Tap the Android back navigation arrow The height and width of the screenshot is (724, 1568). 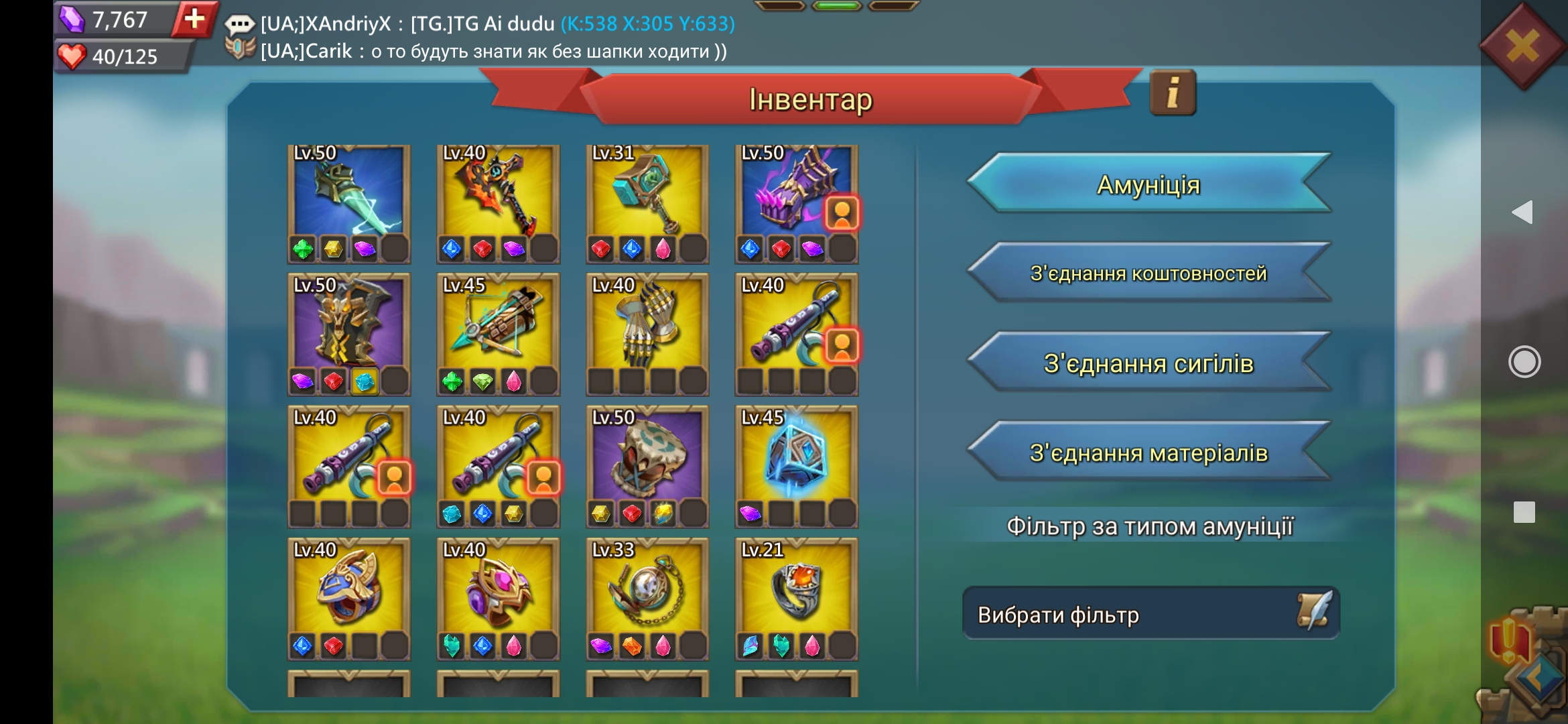point(1522,213)
